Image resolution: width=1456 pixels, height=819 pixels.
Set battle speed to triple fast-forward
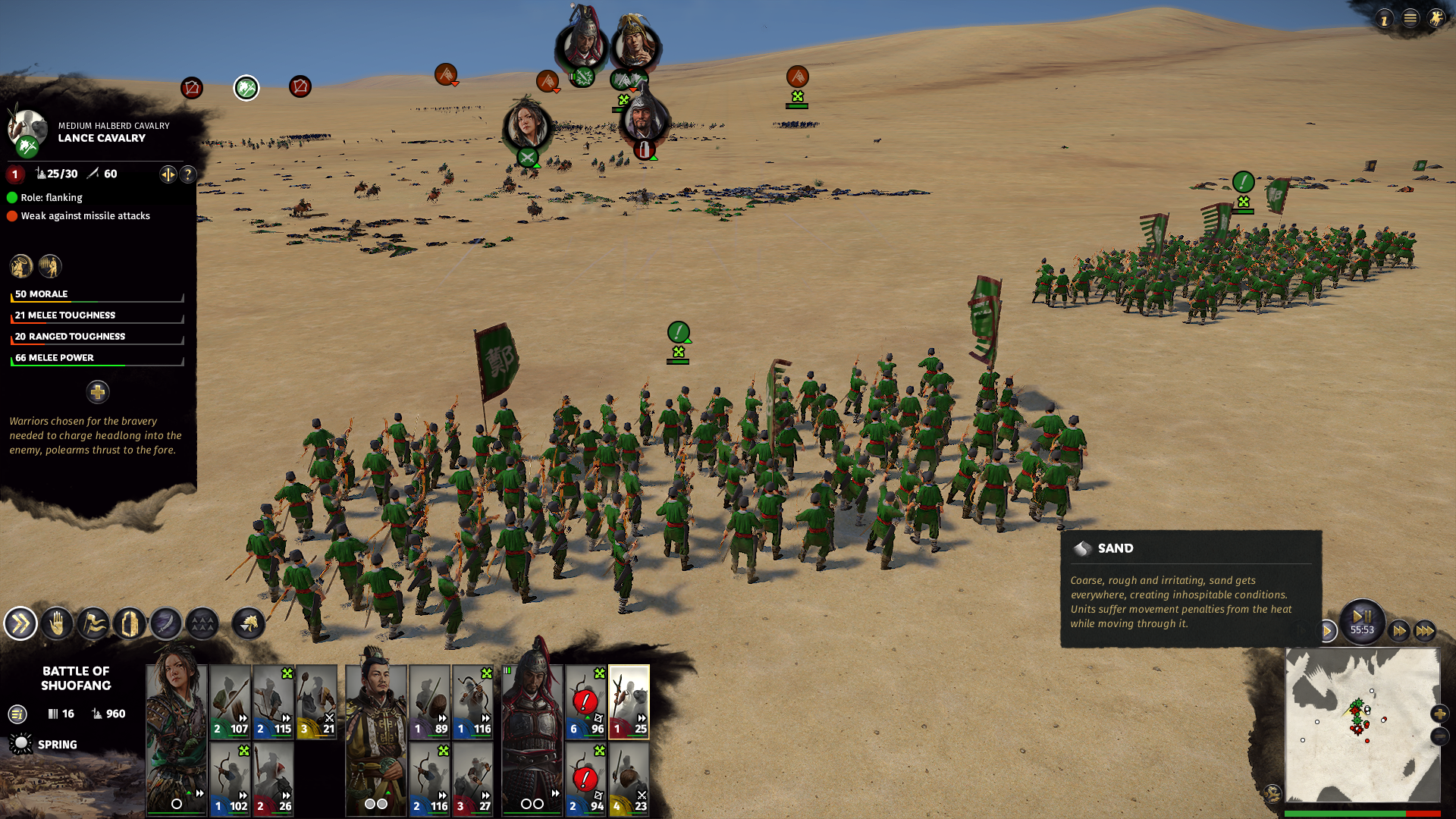point(1425,630)
